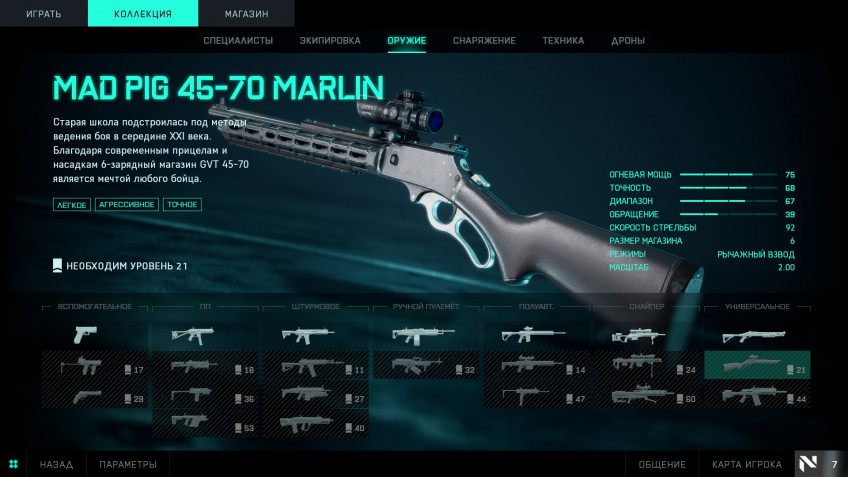Open the ОБЩЕНИЕ social panel
848x477 pixels.
coord(662,464)
